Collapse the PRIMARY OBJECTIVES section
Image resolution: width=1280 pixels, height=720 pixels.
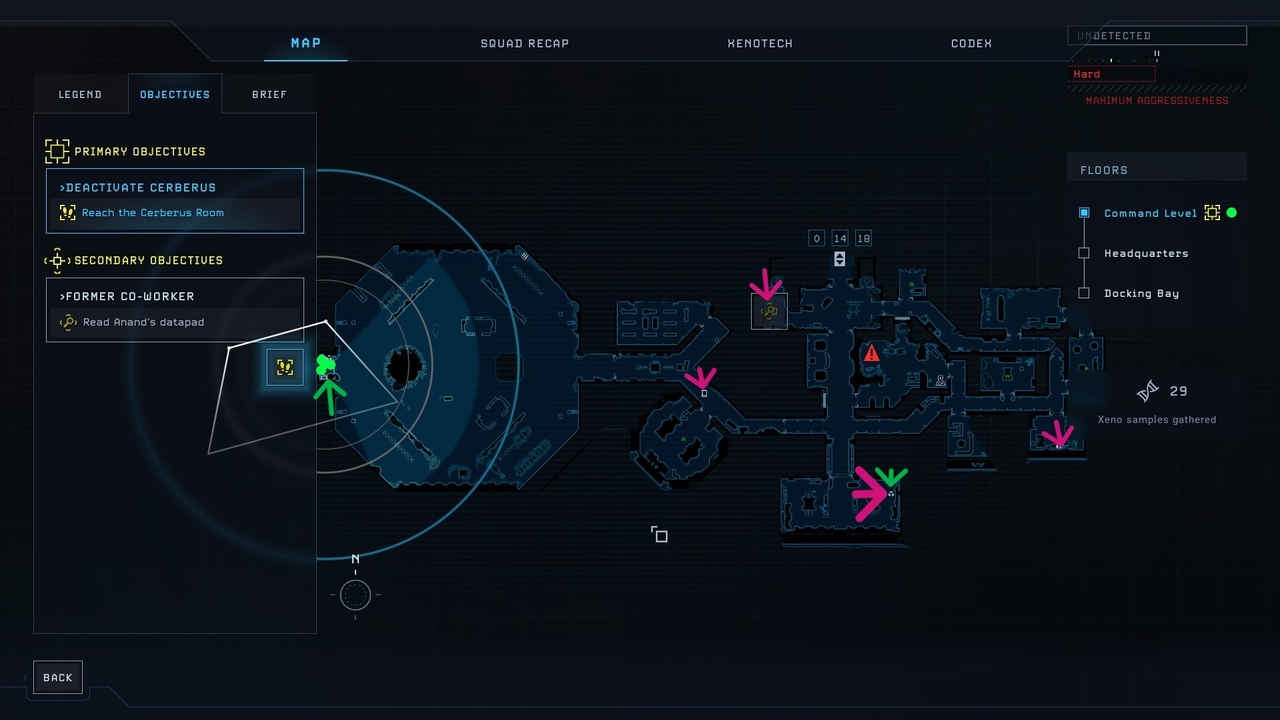pyautogui.click(x=57, y=151)
